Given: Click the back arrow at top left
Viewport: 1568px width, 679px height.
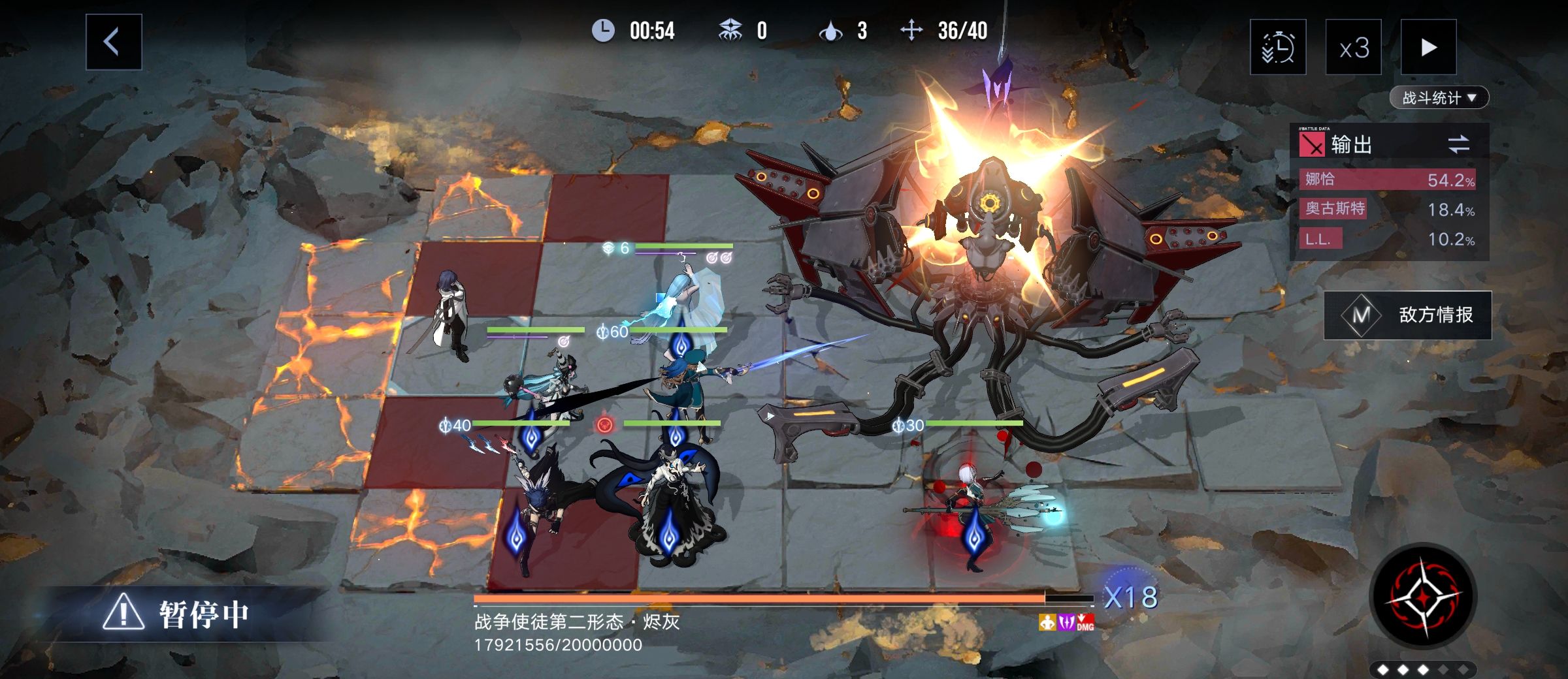Looking at the screenshot, I should pyautogui.click(x=112, y=42).
